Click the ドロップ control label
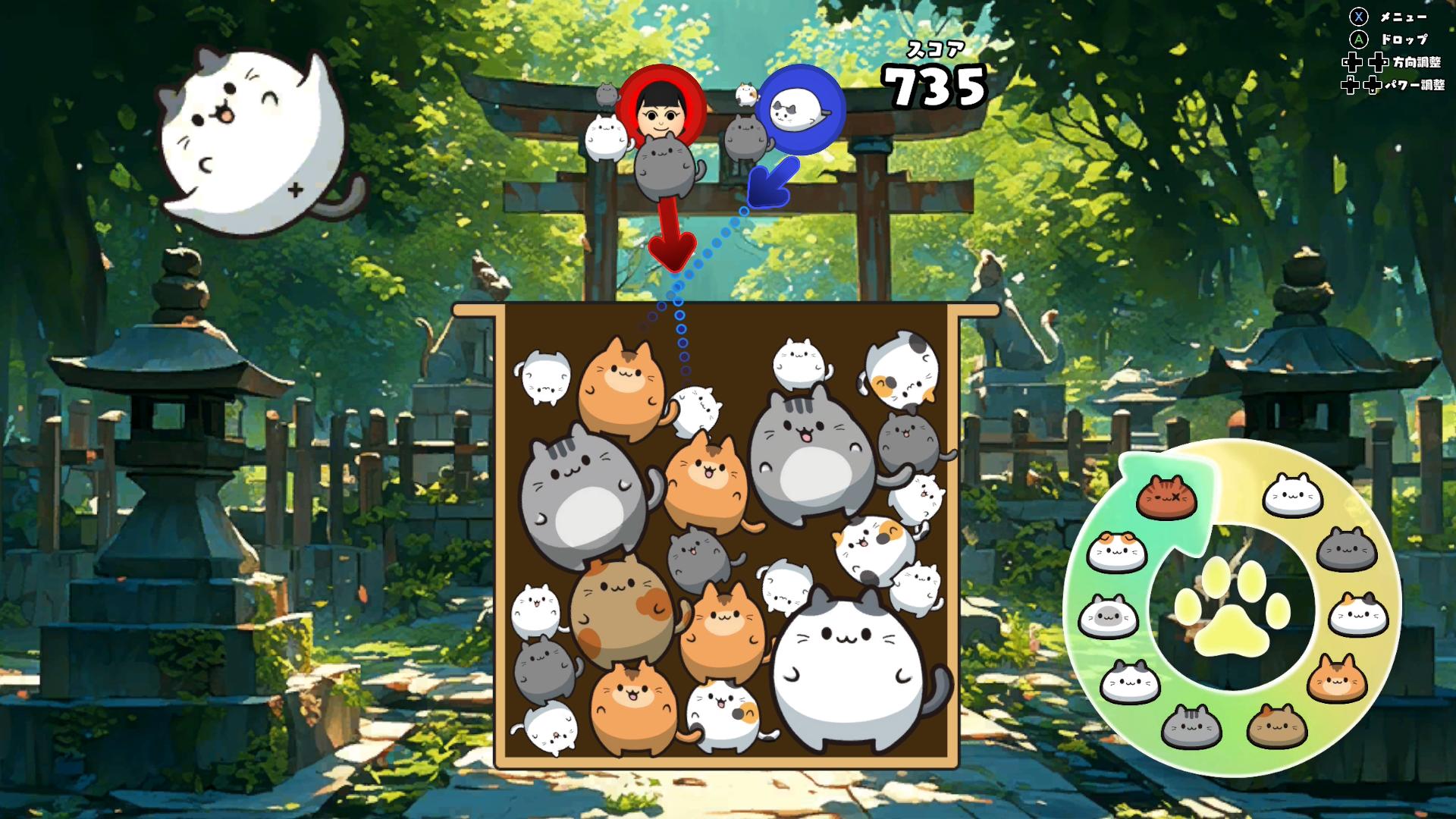 point(1405,39)
